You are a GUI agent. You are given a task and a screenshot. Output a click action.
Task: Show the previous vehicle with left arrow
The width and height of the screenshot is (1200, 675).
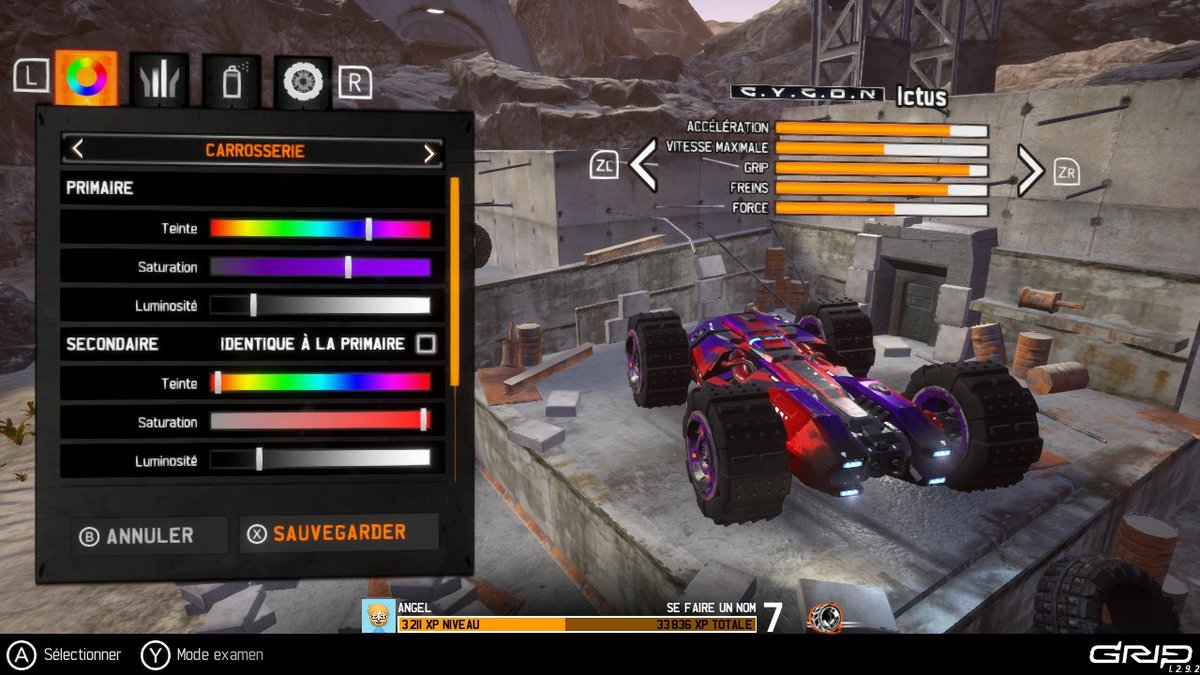(x=643, y=166)
